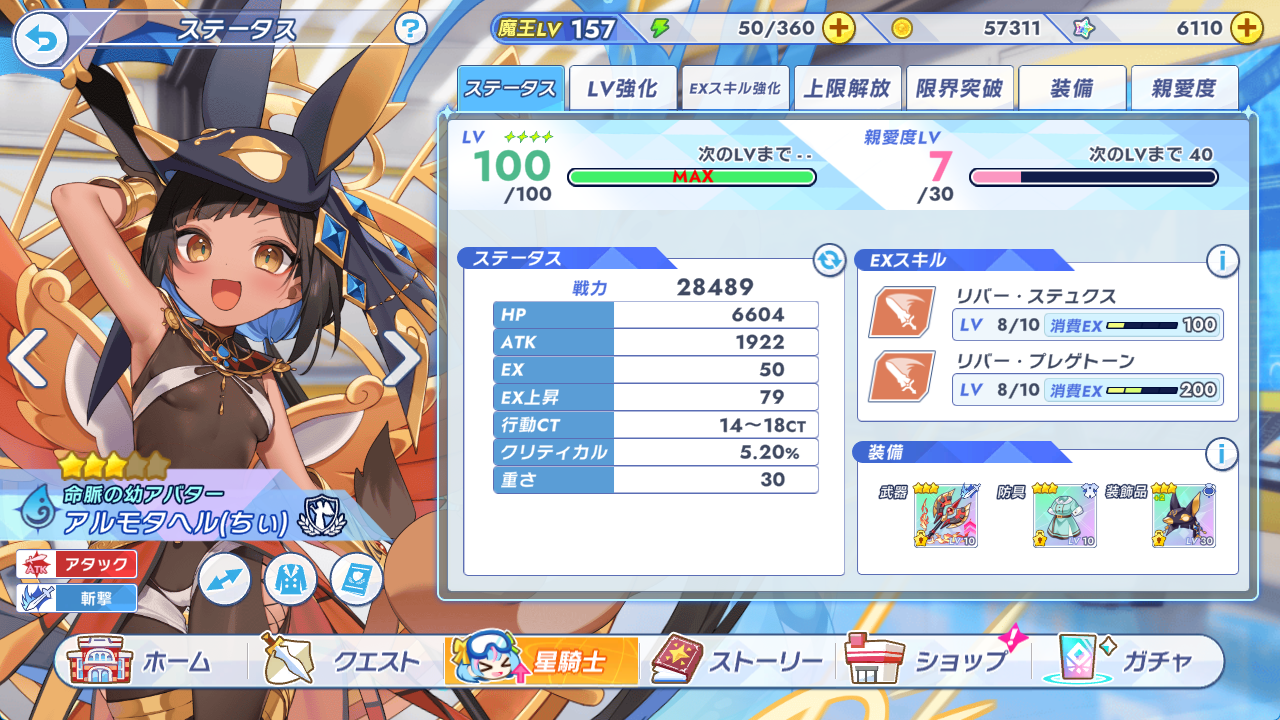Toggle the status refresh arrows icon
Screen dimensions: 1280x720
coord(829,261)
